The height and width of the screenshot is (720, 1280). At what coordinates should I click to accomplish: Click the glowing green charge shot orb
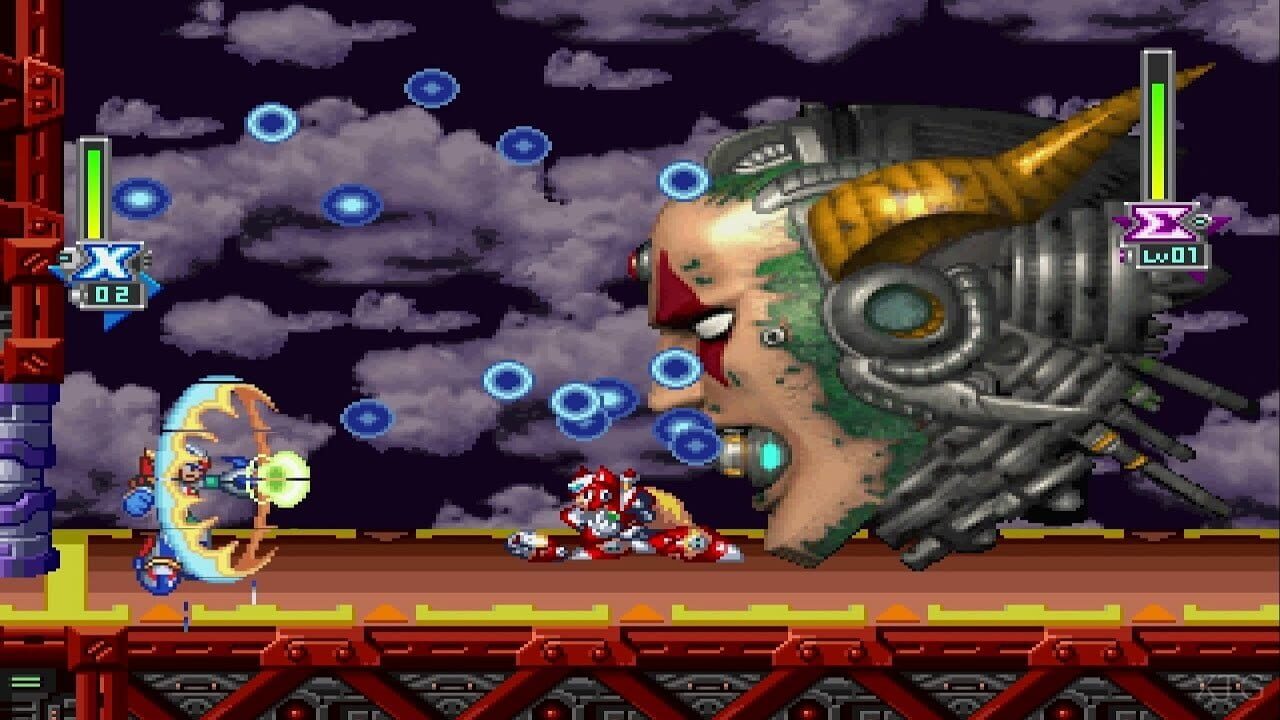tap(280, 480)
